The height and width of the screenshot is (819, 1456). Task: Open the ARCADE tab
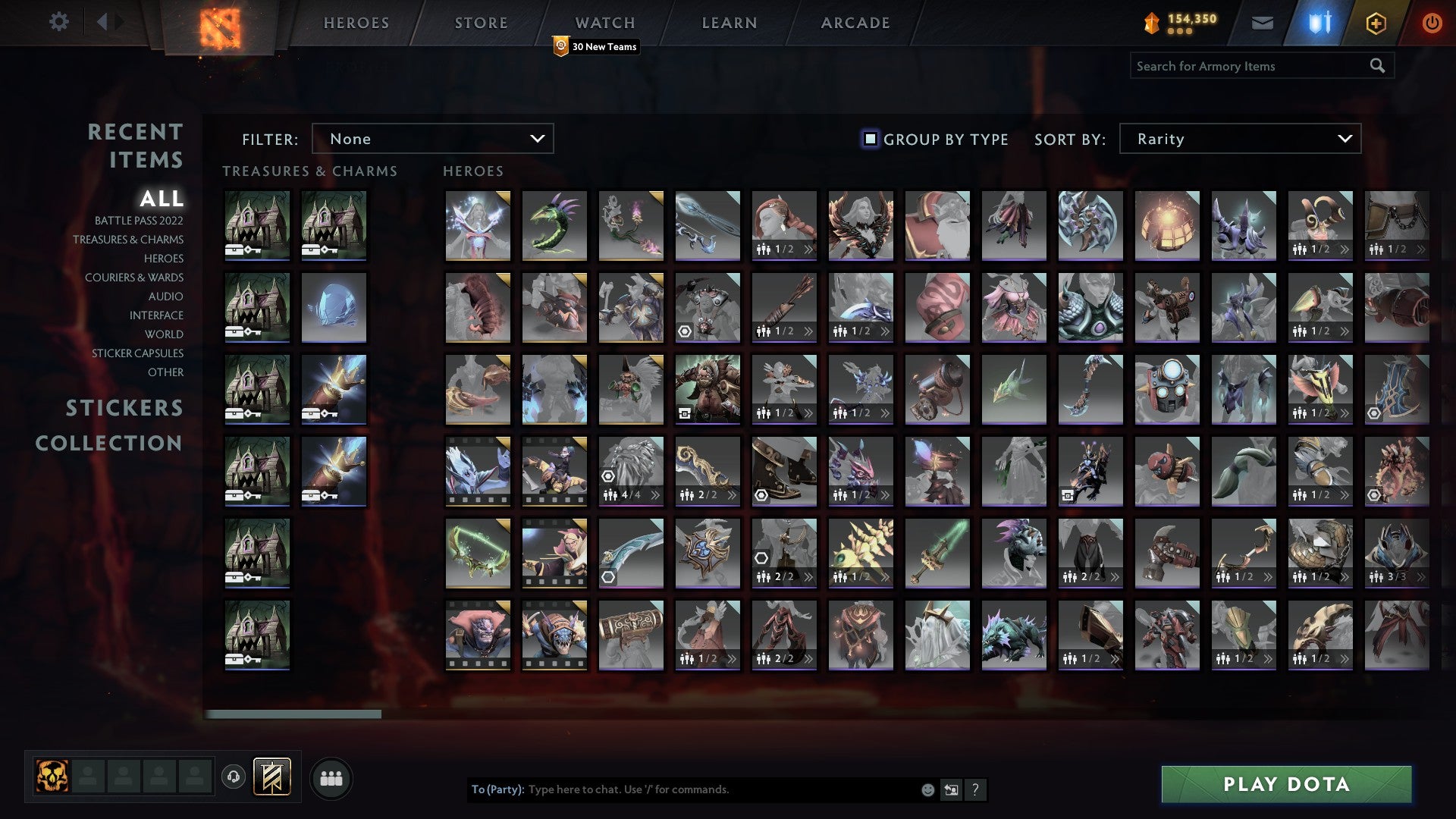pos(855,23)
